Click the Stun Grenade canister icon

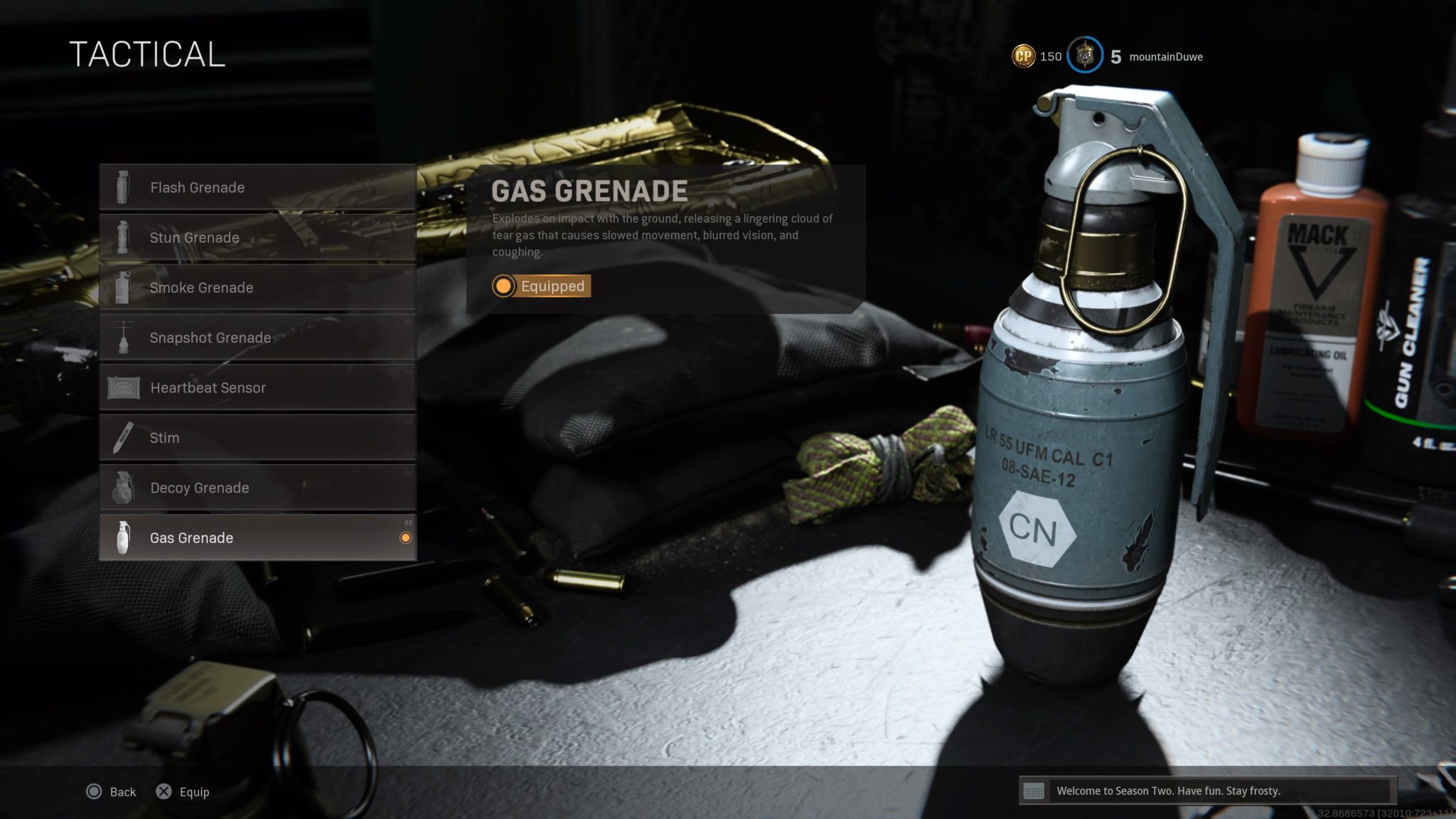124,237
